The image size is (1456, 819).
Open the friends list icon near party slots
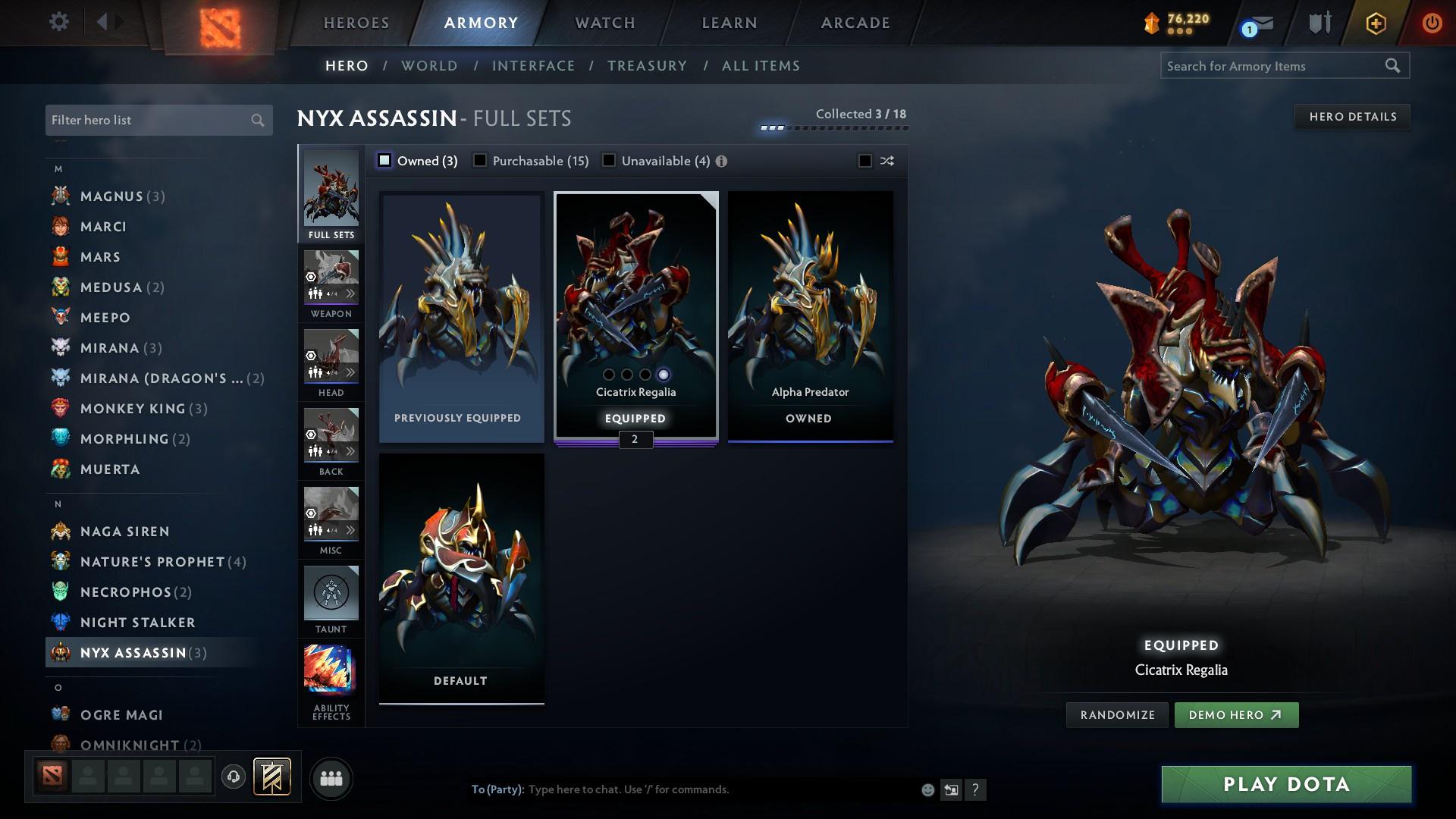click(x=330, y=778)
